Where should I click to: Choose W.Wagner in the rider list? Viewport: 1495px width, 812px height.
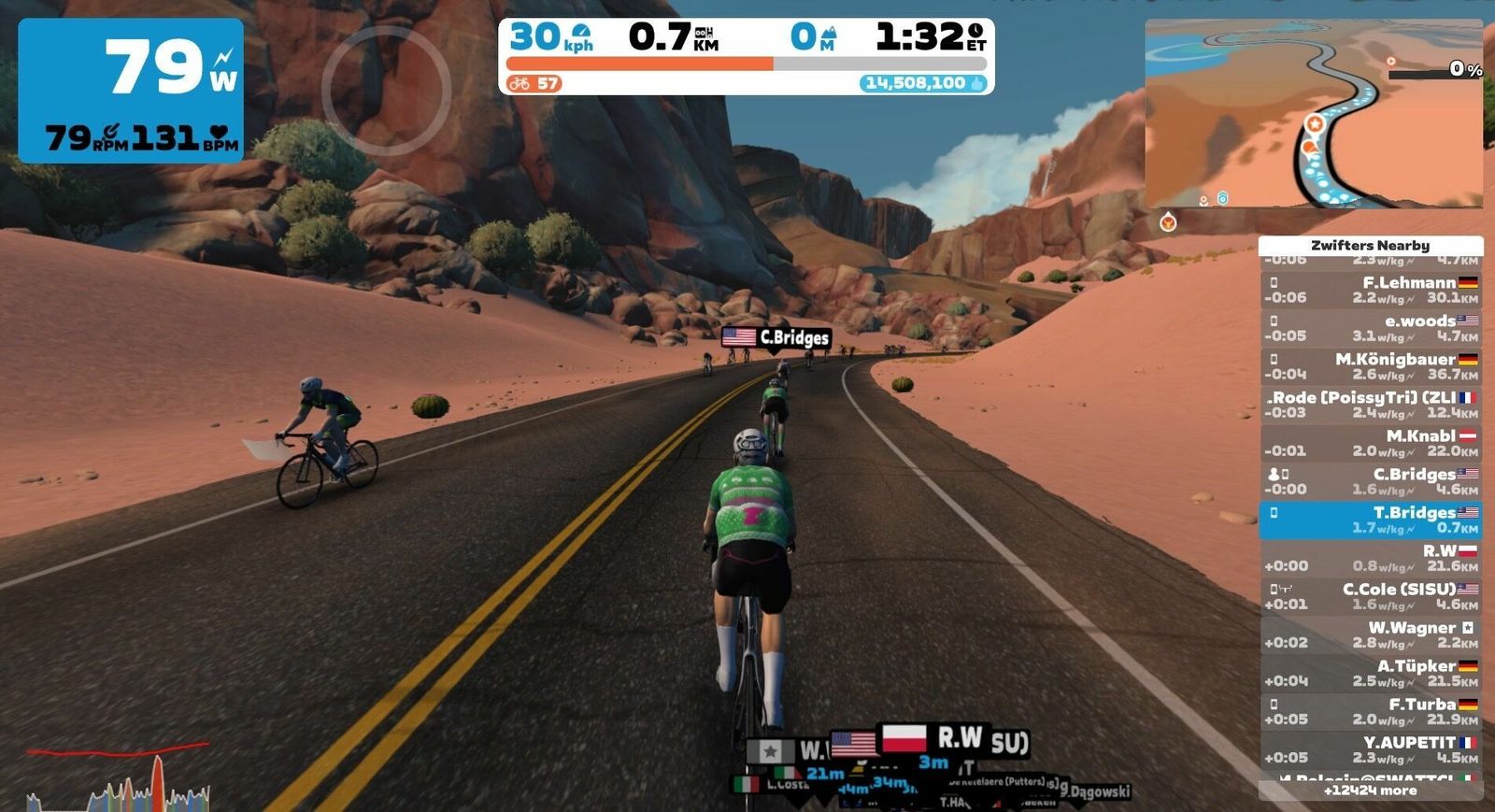[x=1371, y=634]
